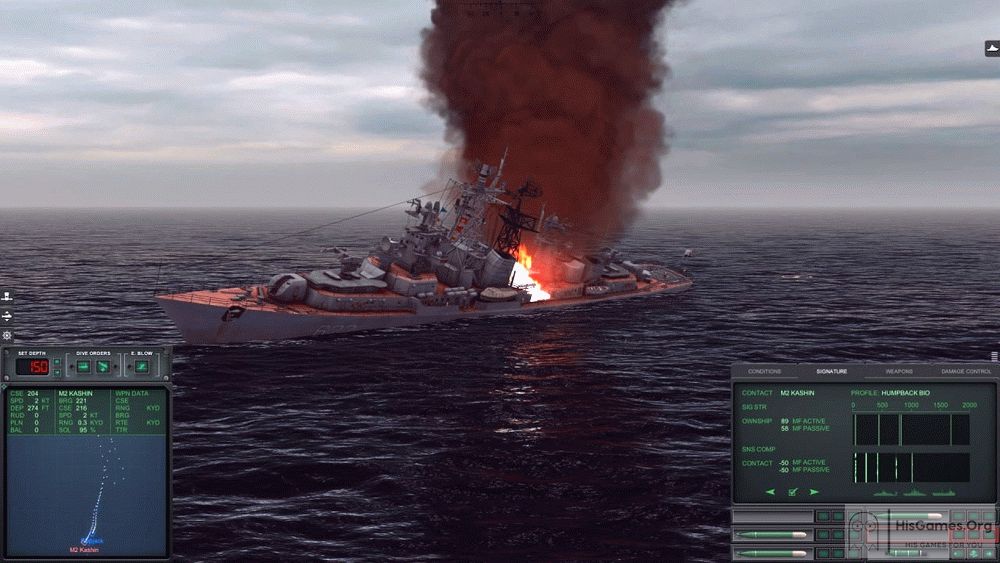Show the Weapons tab

(x=898, y=371)
